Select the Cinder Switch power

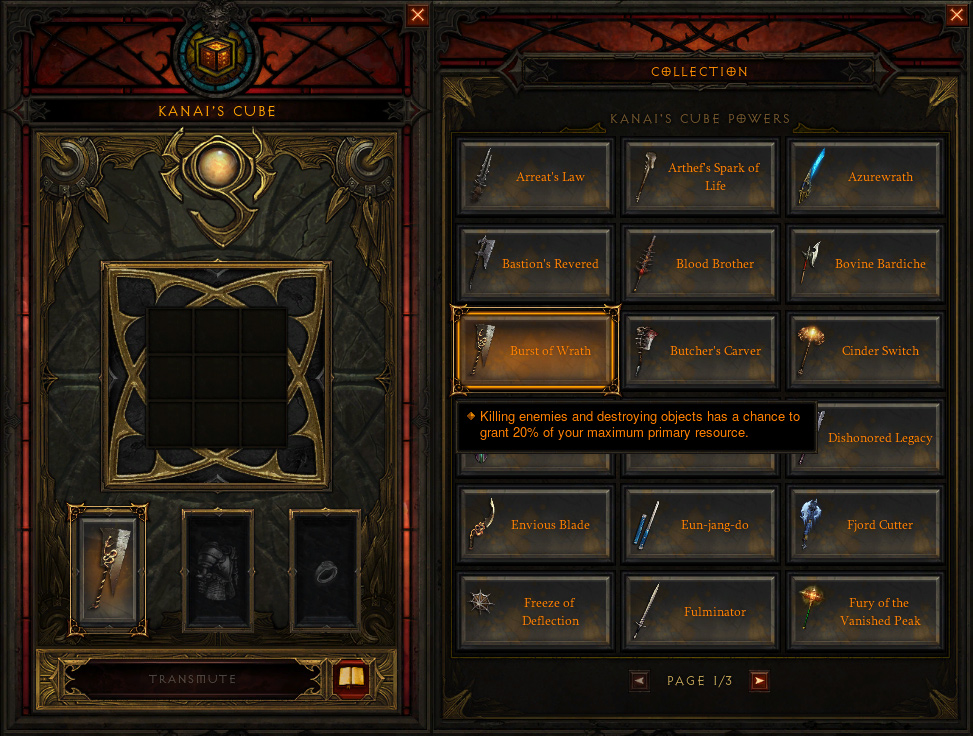[x=865, y=351]
